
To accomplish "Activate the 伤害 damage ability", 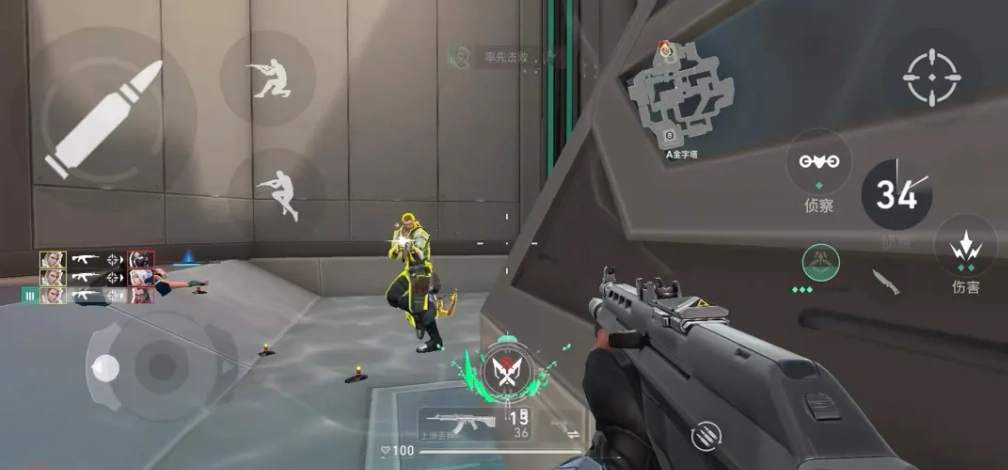I will tap(965, 246).
